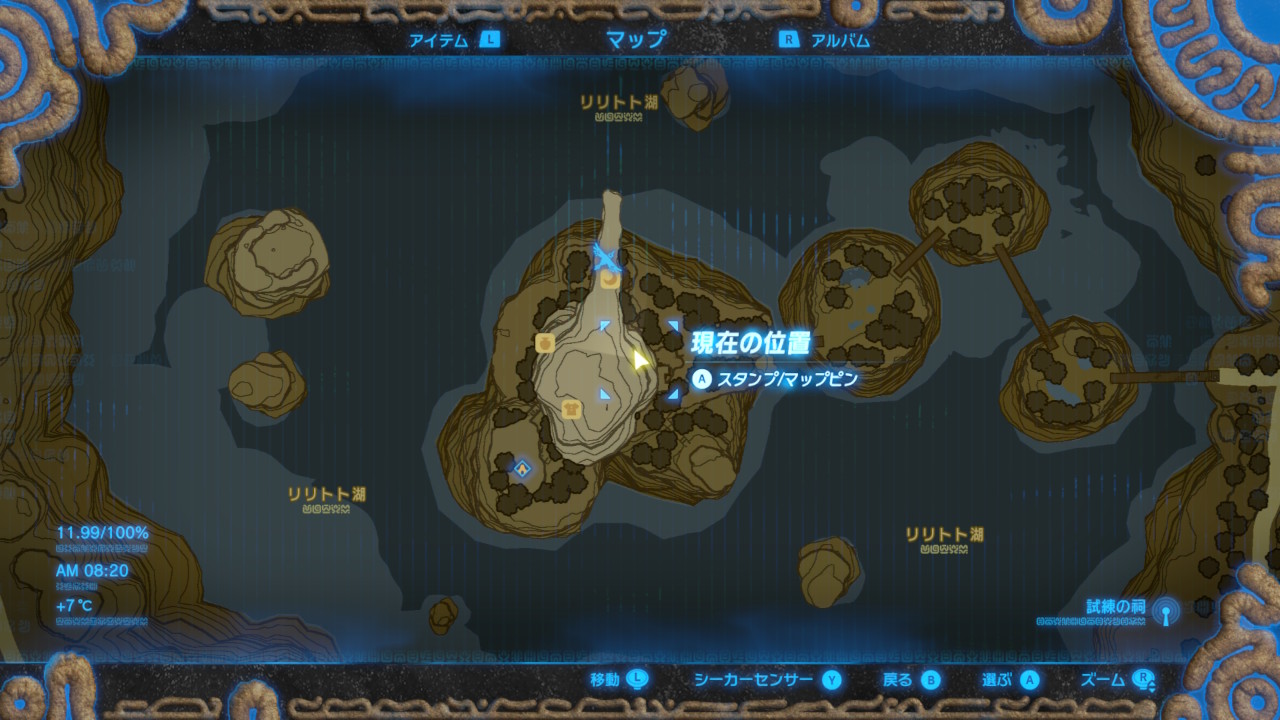The height and width of the screenshot is (720, 1280).
Task: Select the マップ tab
Action: click(x=636, y=40)
